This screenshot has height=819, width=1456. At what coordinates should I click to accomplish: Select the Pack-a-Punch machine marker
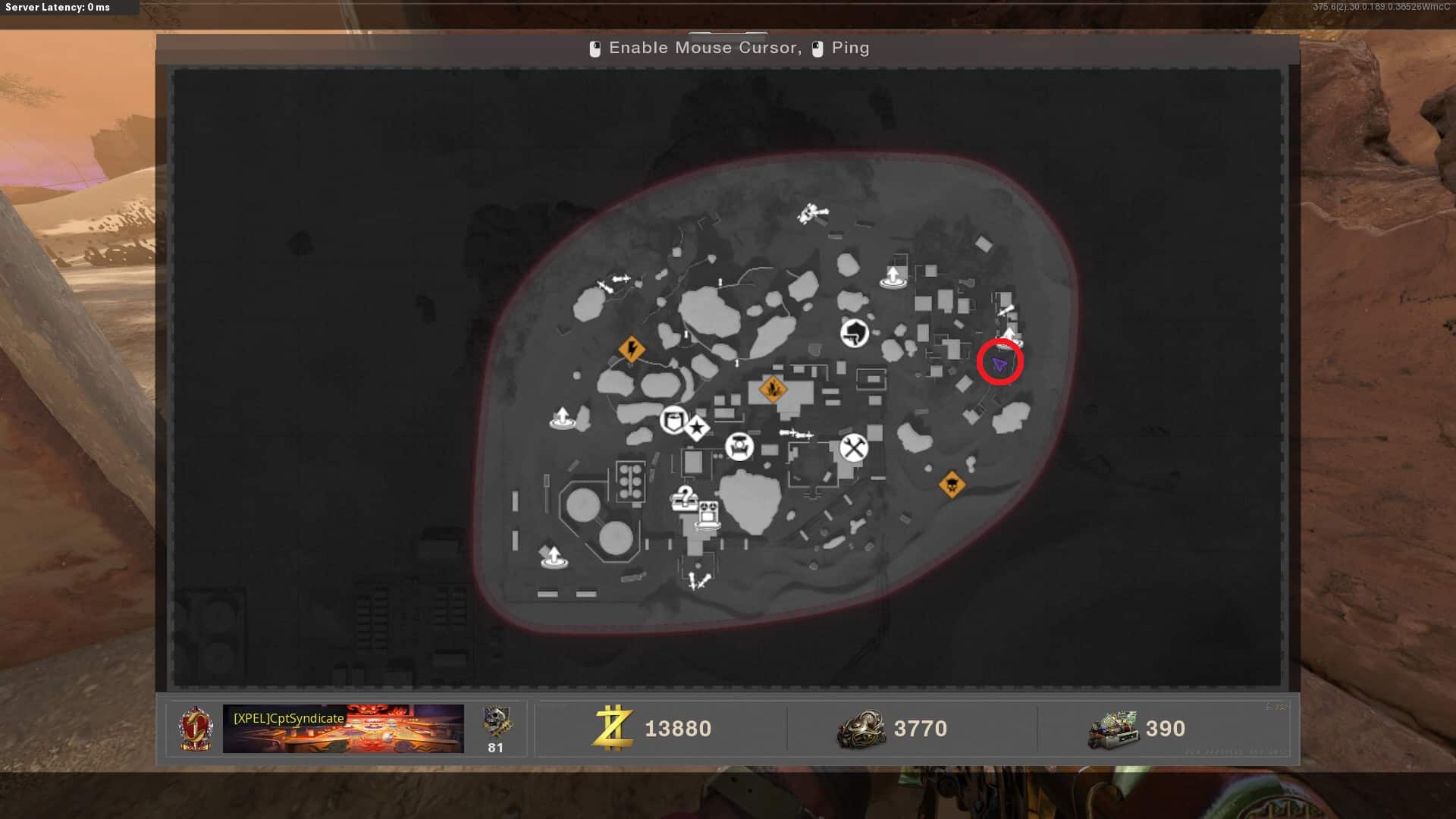pyautogui.click(x=739, y=447)
